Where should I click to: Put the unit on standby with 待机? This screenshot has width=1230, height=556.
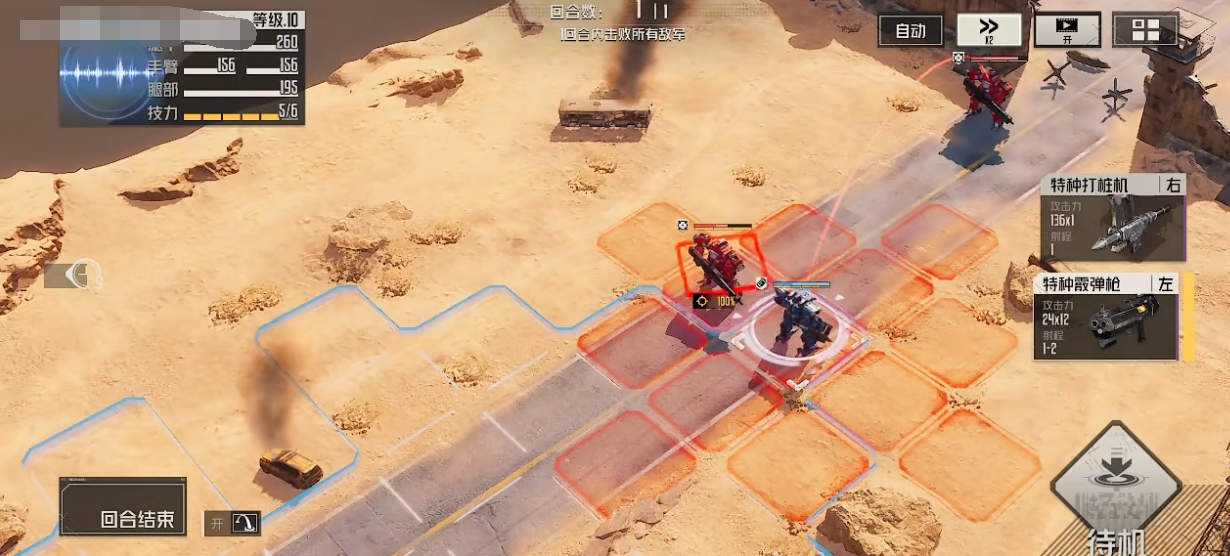click(x=1116, y=492)
